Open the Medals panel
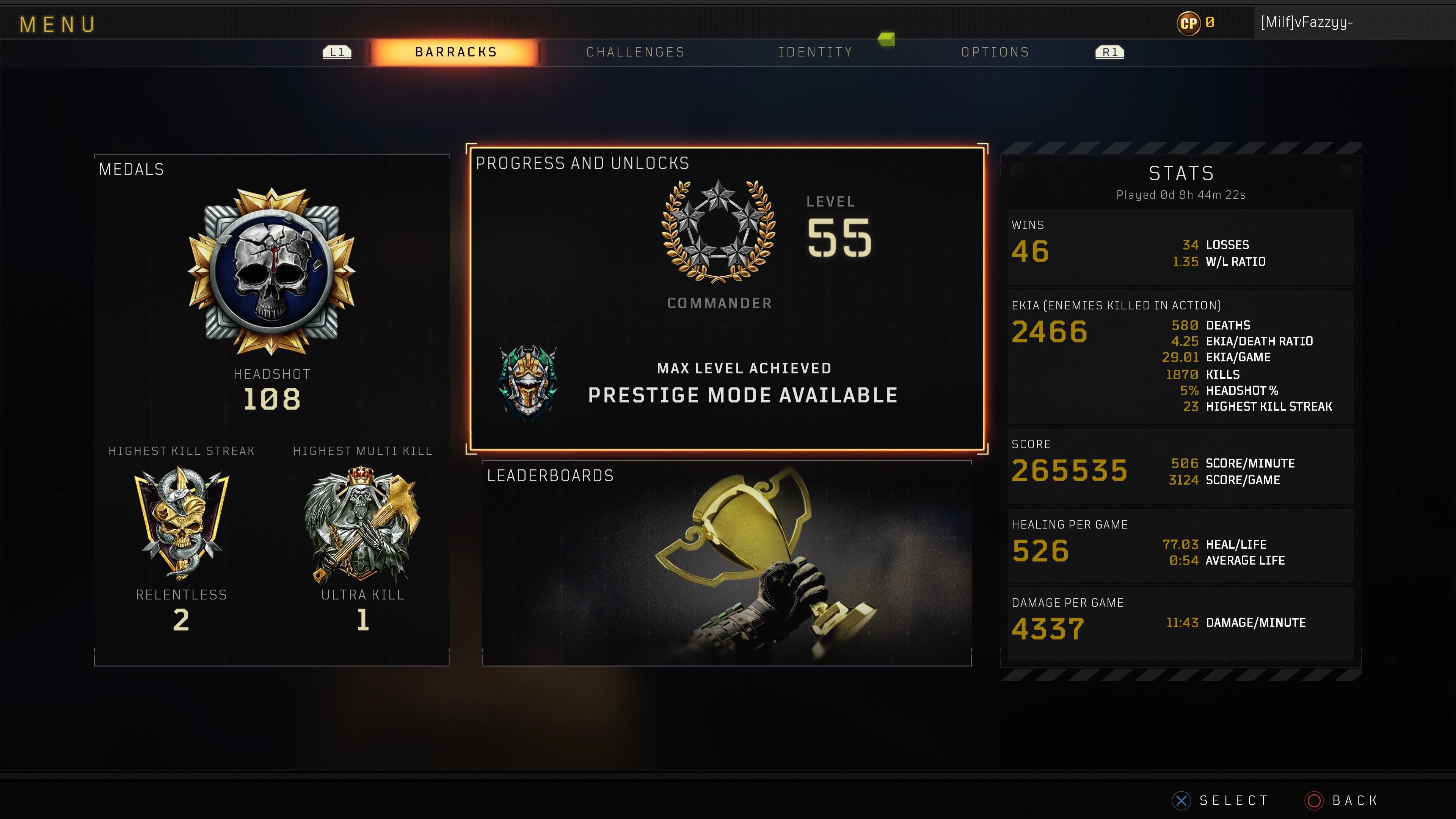1456x819 pixels. (x=271, y=410)
